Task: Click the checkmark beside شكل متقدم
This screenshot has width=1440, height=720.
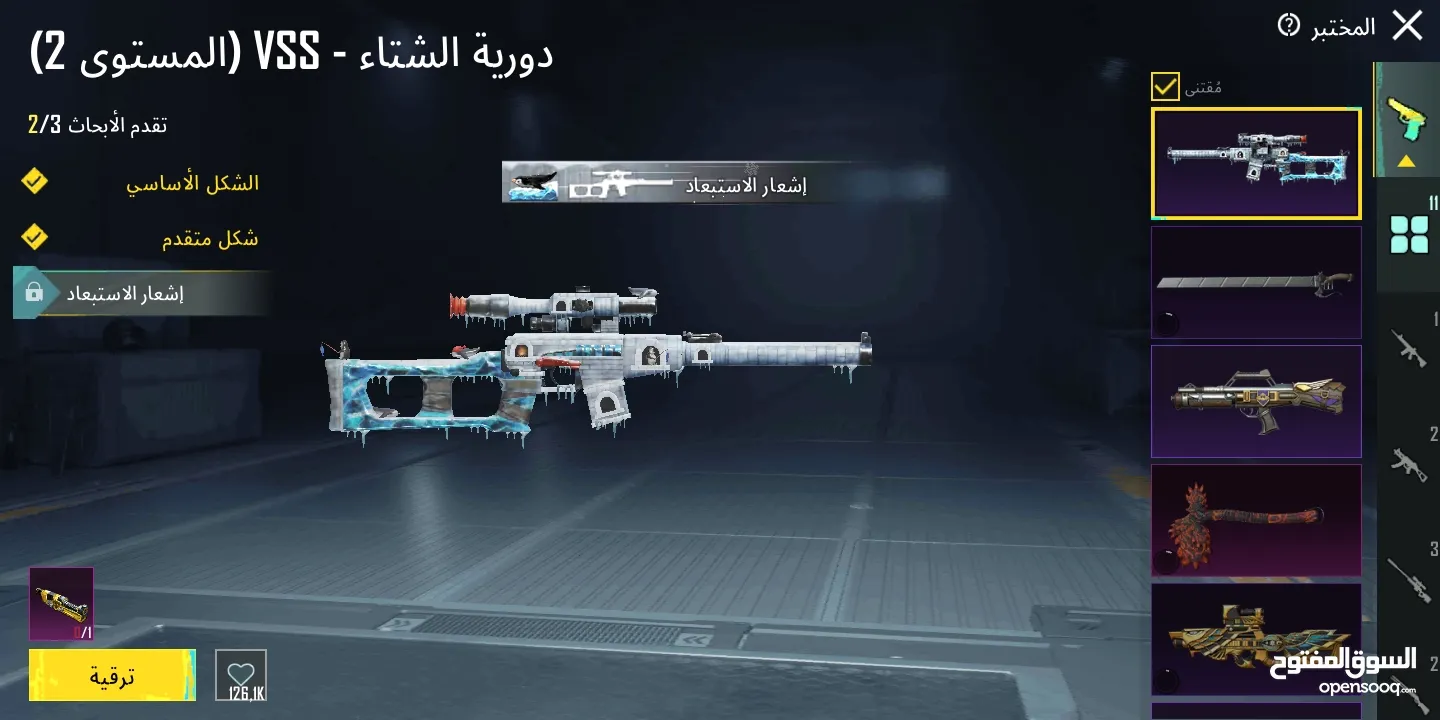Action: tap(33, 236)
